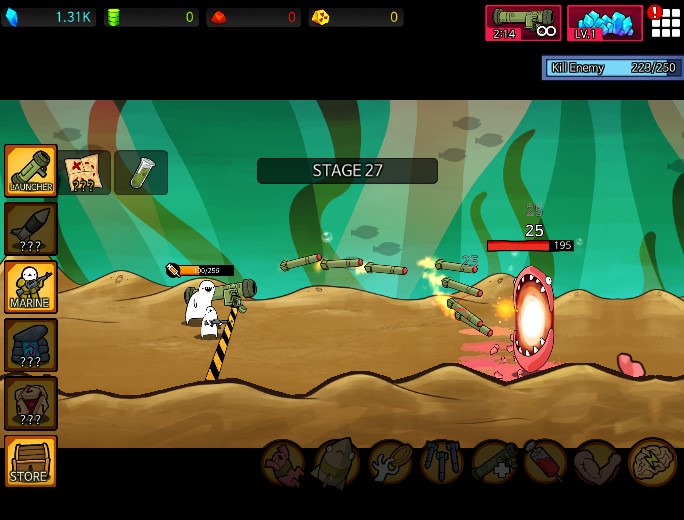The image size is (684, 520).
Task: Trigger the triple missile barrage skill
Action: tap(441, 463)
